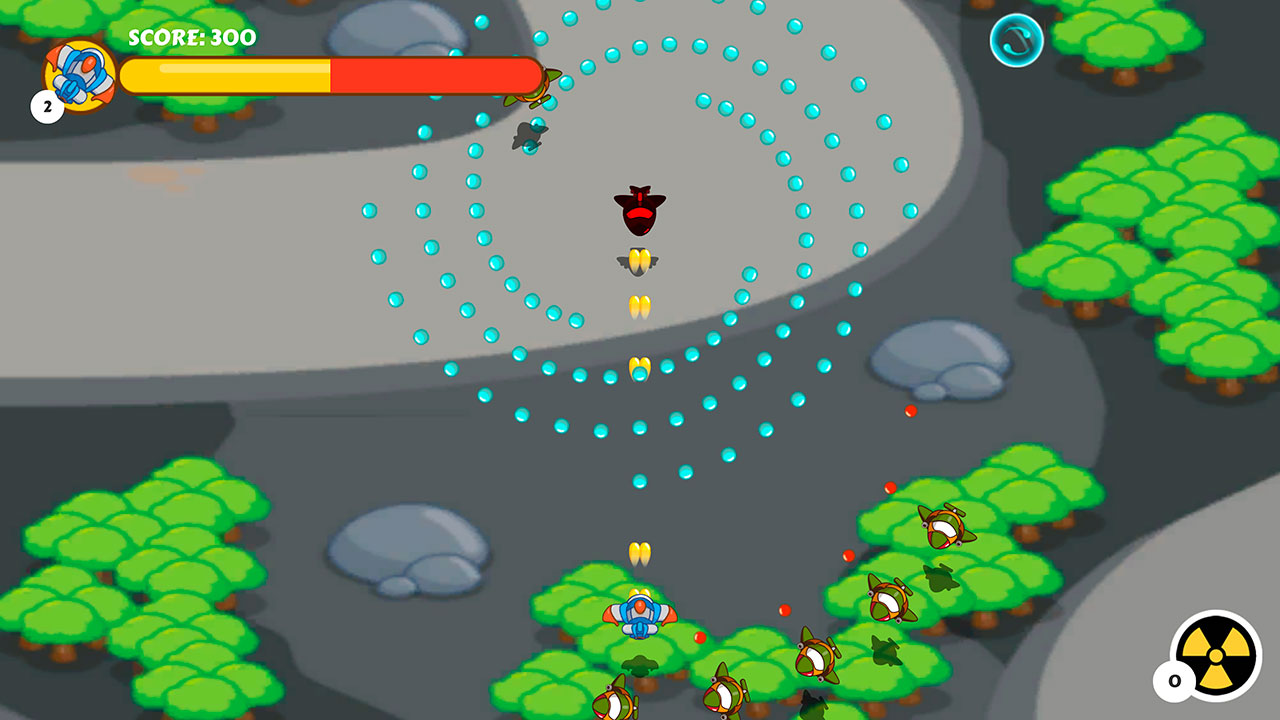Viewport: 1280px width, 720px height.
Task: Click the player's blue fighter plane
Action: 640,615
